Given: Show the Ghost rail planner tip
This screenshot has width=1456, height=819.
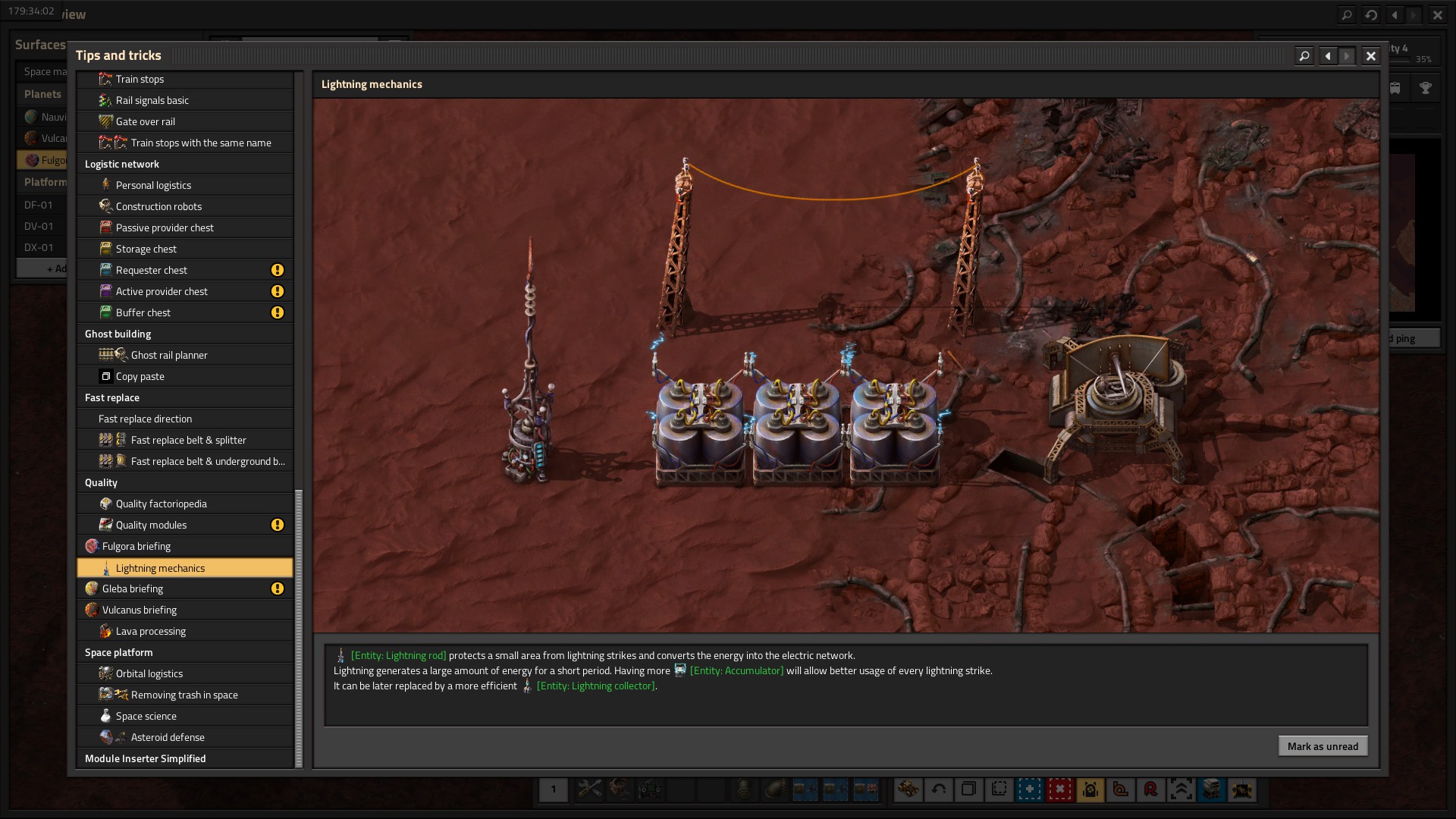Looking at the screenshot, I should point(168,355).
